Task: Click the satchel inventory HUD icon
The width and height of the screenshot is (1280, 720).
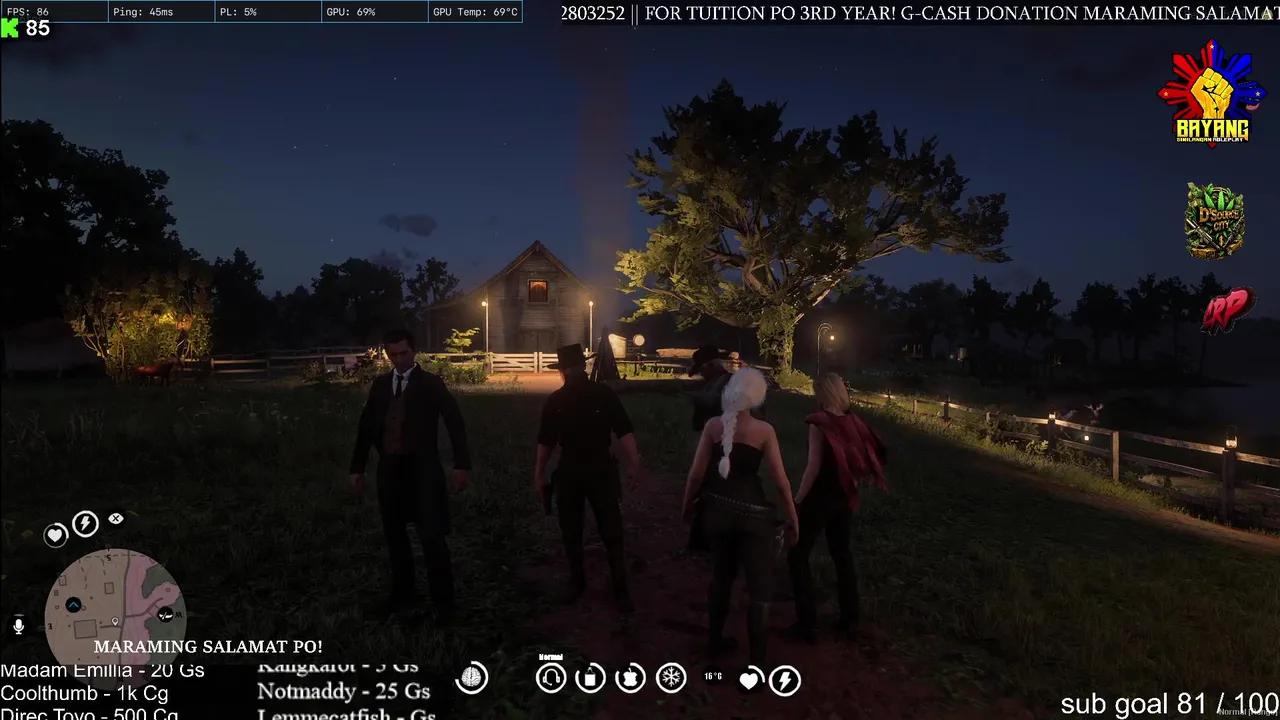Action: (x=590, y=678)
